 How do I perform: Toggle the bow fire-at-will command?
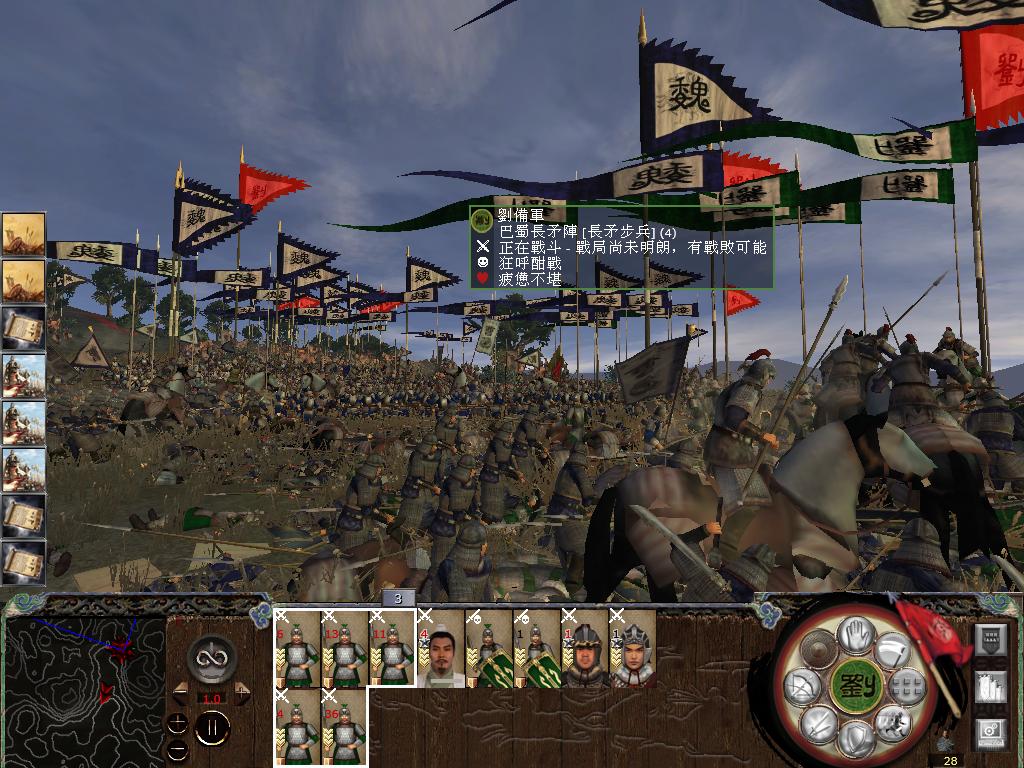click(x=801, y=686)
